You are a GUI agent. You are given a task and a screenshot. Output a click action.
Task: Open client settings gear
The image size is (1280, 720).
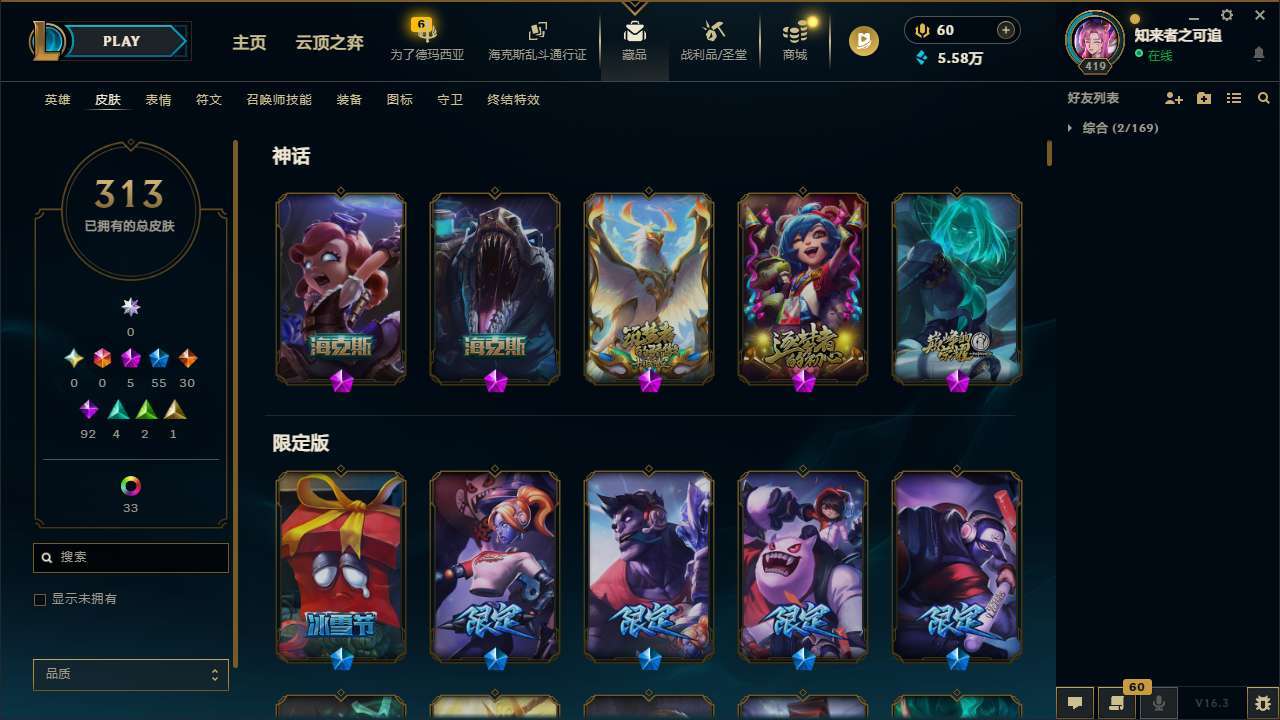(x=1226, y=15)
